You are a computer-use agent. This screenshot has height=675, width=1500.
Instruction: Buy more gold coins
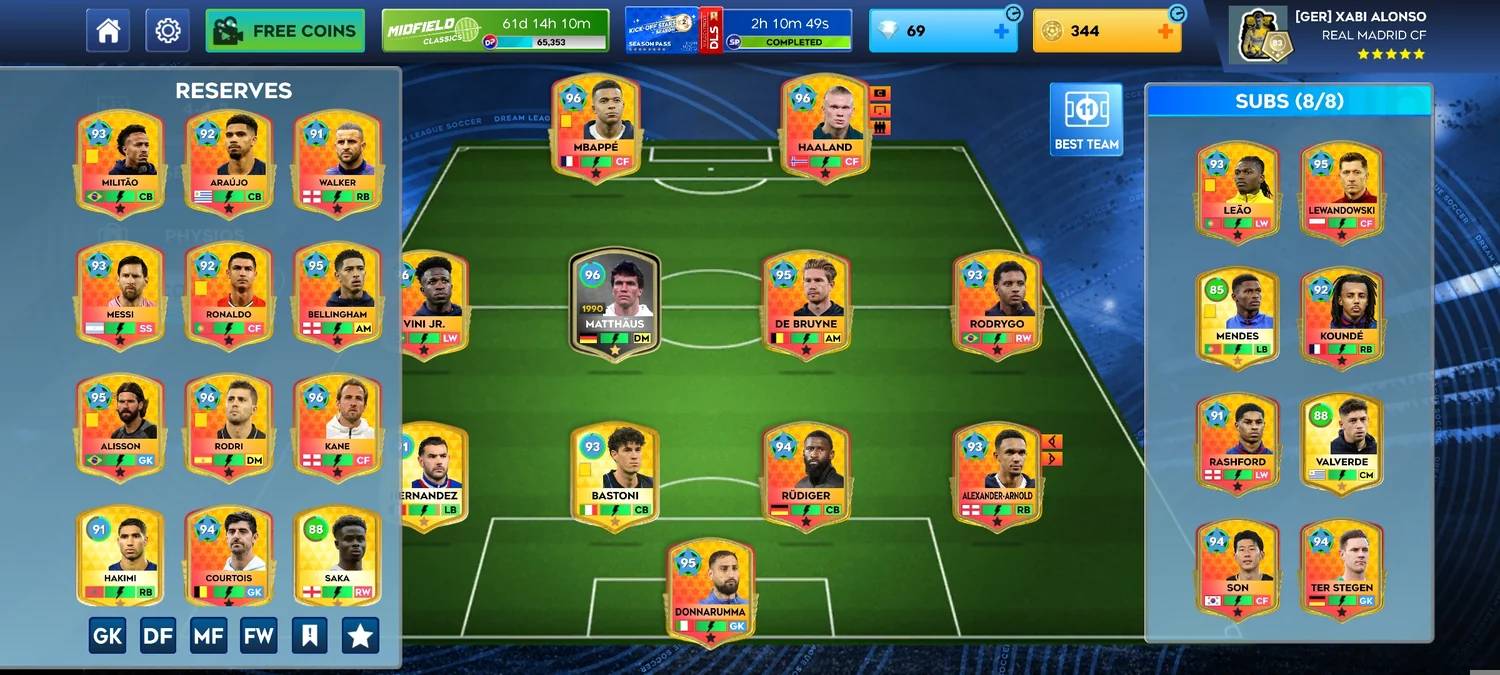[1165, 31]
